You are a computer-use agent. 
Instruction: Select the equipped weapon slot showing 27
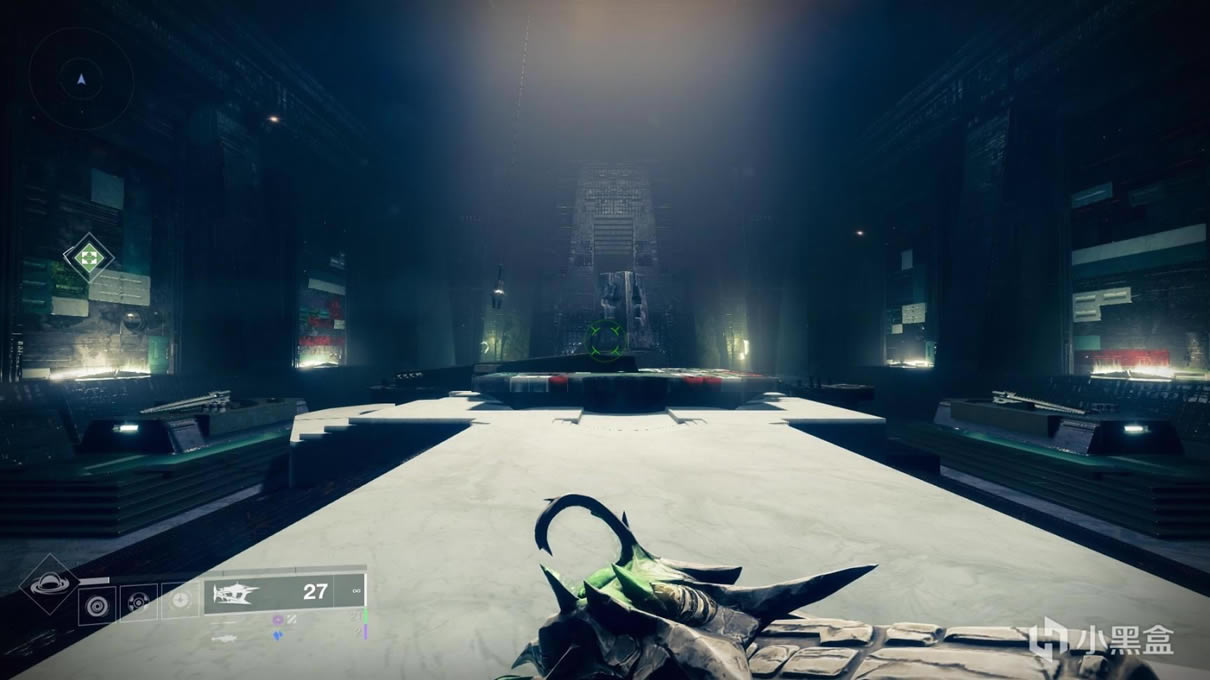coord(284,593)
